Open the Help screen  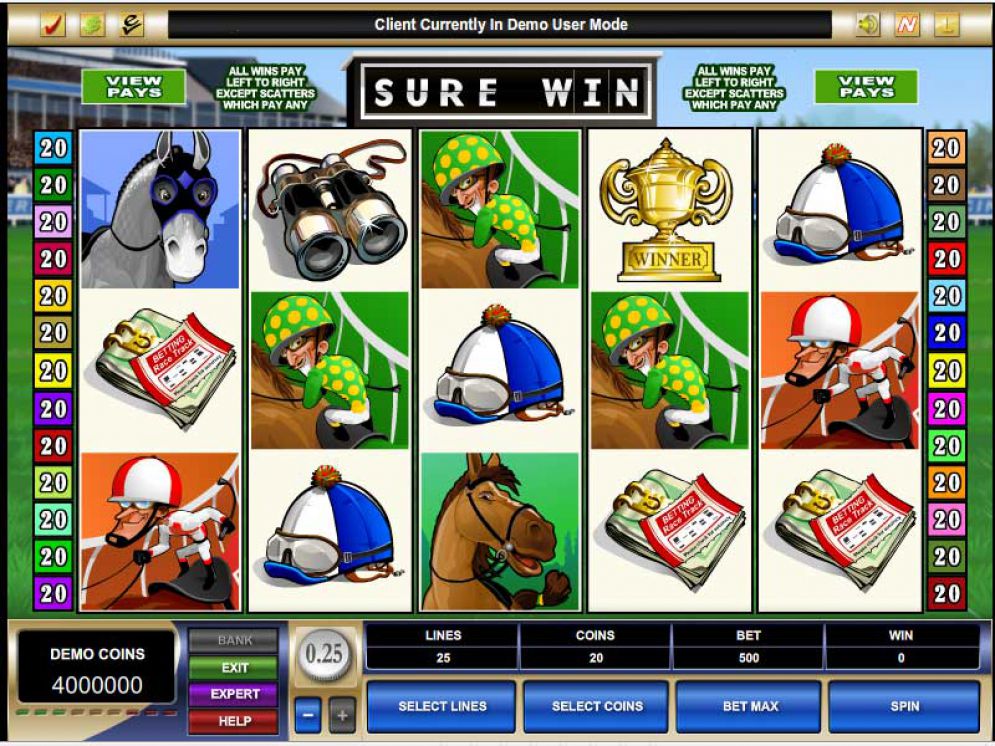point(235,720)
